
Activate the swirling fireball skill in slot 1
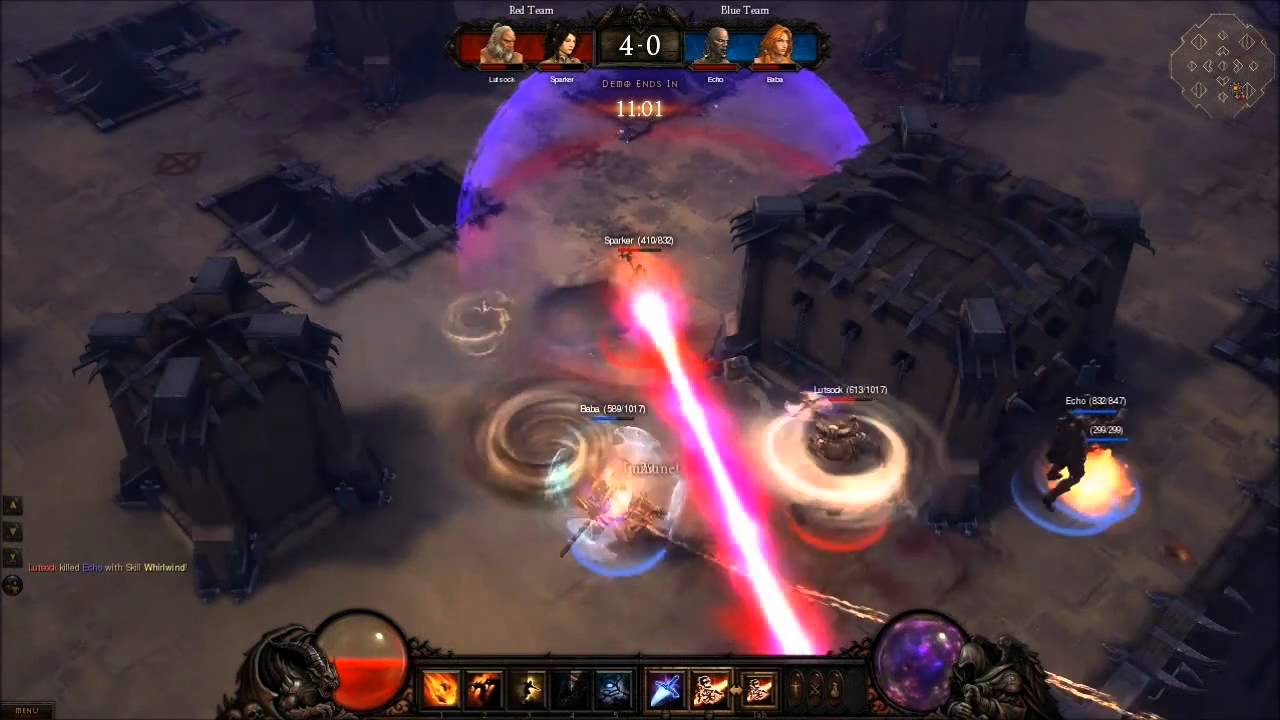click(x=441, y=689)
